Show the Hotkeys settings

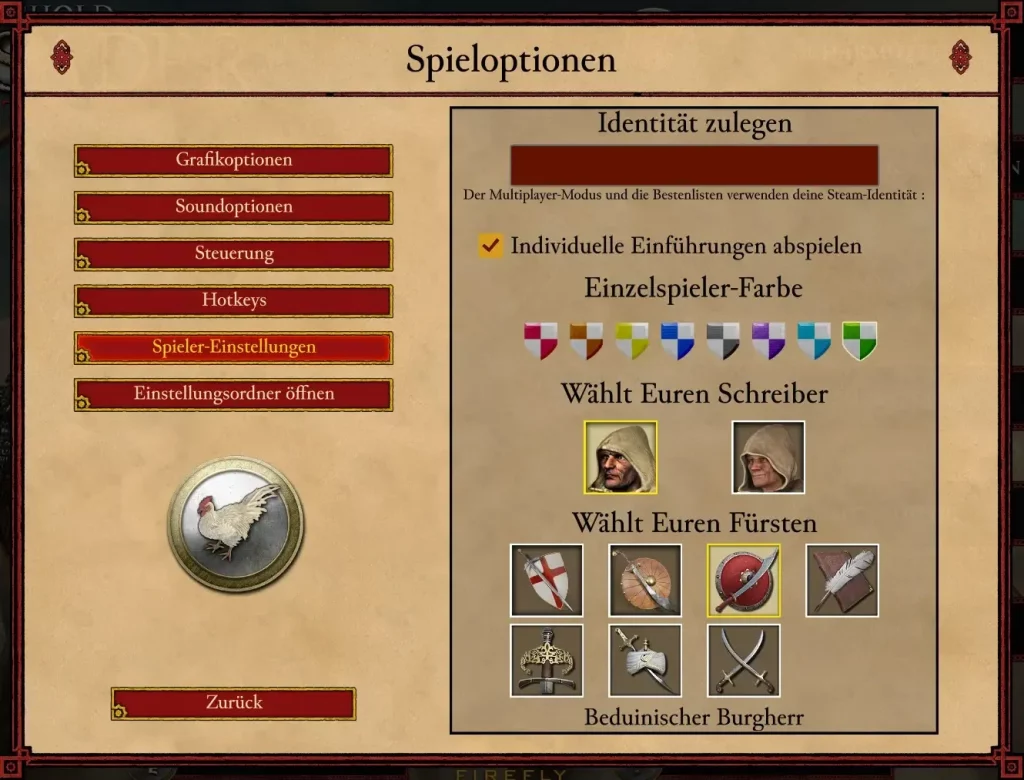pos(234,300)
